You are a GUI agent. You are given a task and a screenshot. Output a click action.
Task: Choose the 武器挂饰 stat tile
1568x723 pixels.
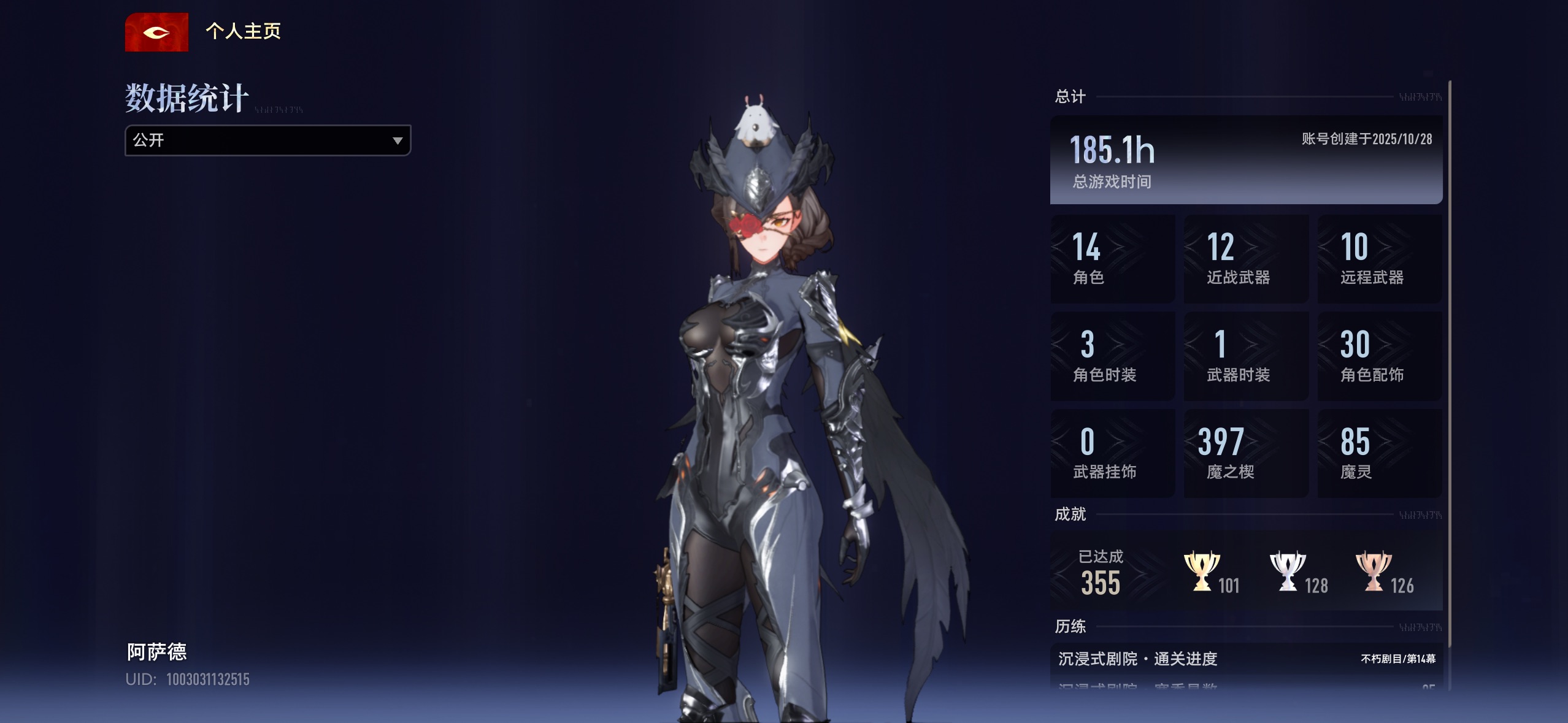1113,453
